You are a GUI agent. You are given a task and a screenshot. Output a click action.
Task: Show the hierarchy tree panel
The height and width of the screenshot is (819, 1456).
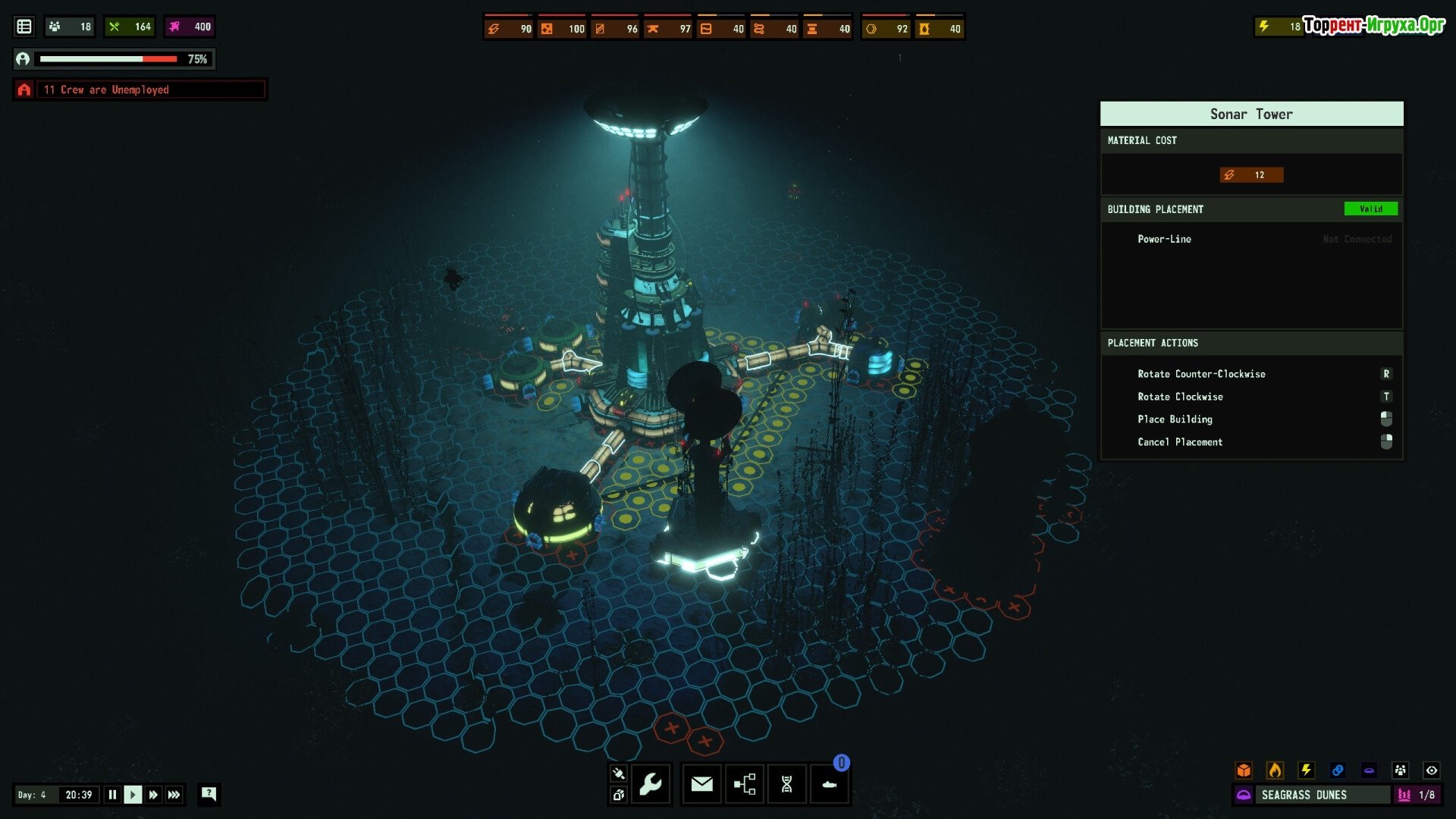coord(745,784)
